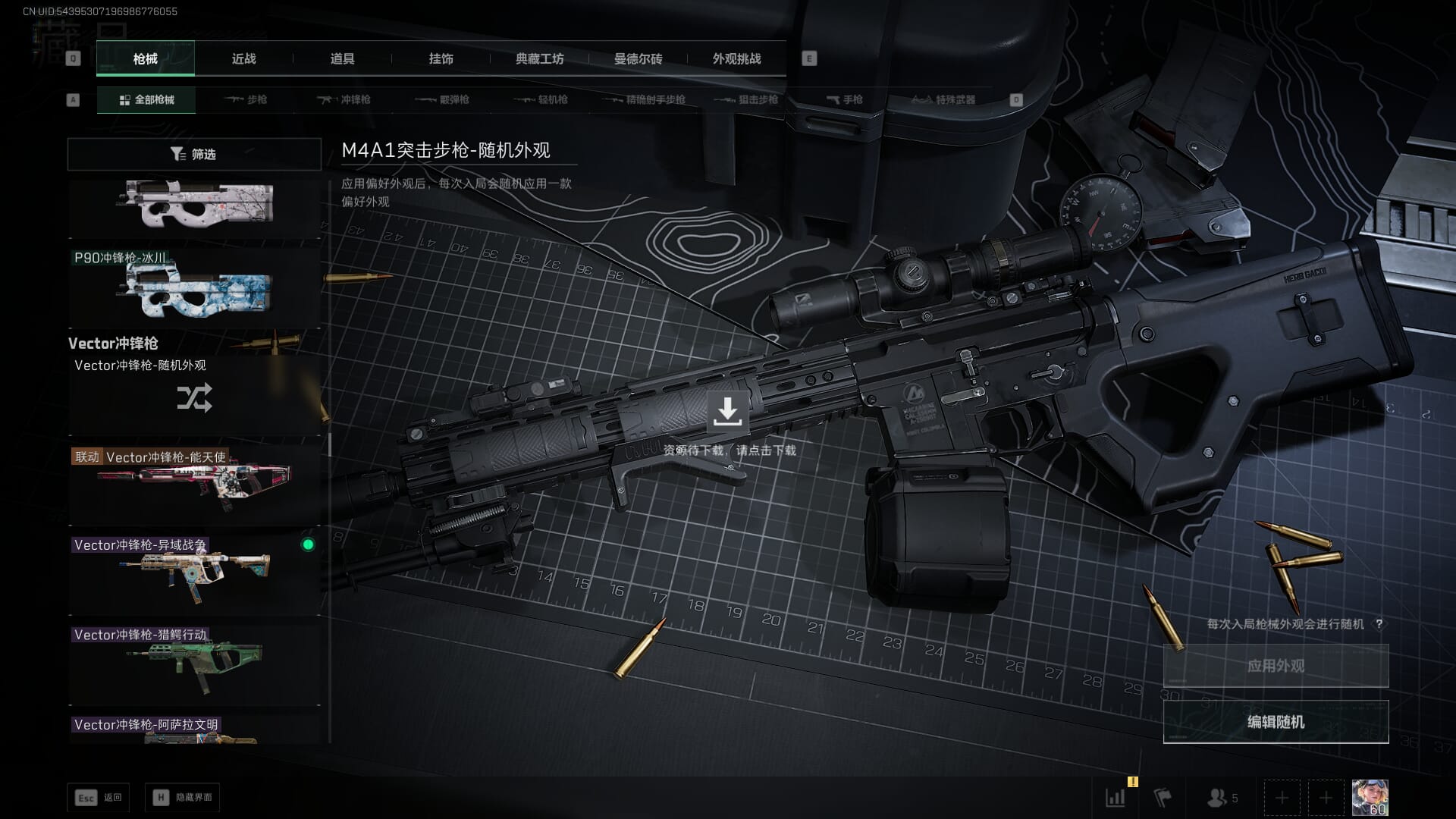Screen dimensions: 1456x819
Task: Apply the skin with 应用外观
Action: 1276,666
